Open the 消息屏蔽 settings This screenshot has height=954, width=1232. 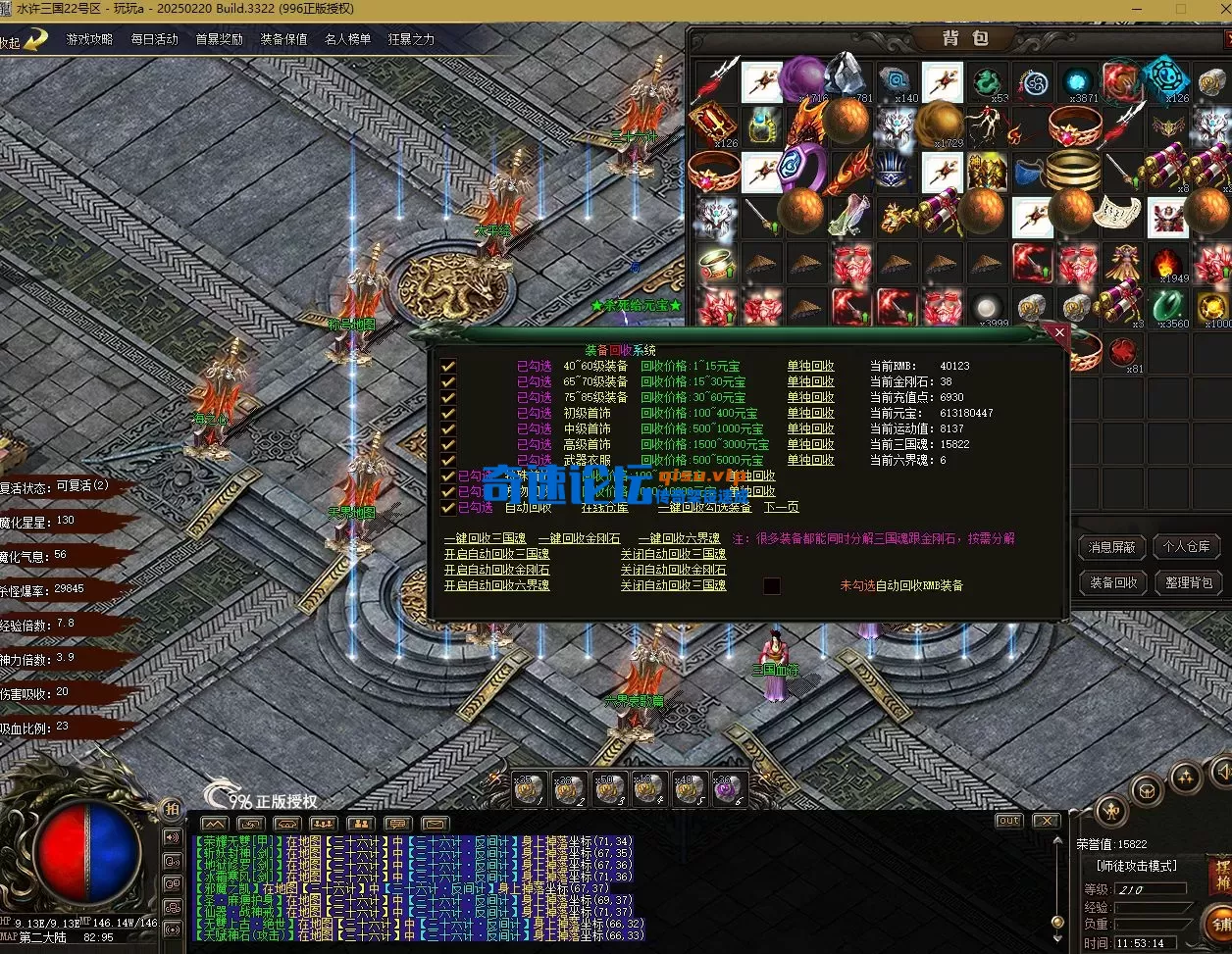[1113, 547]
